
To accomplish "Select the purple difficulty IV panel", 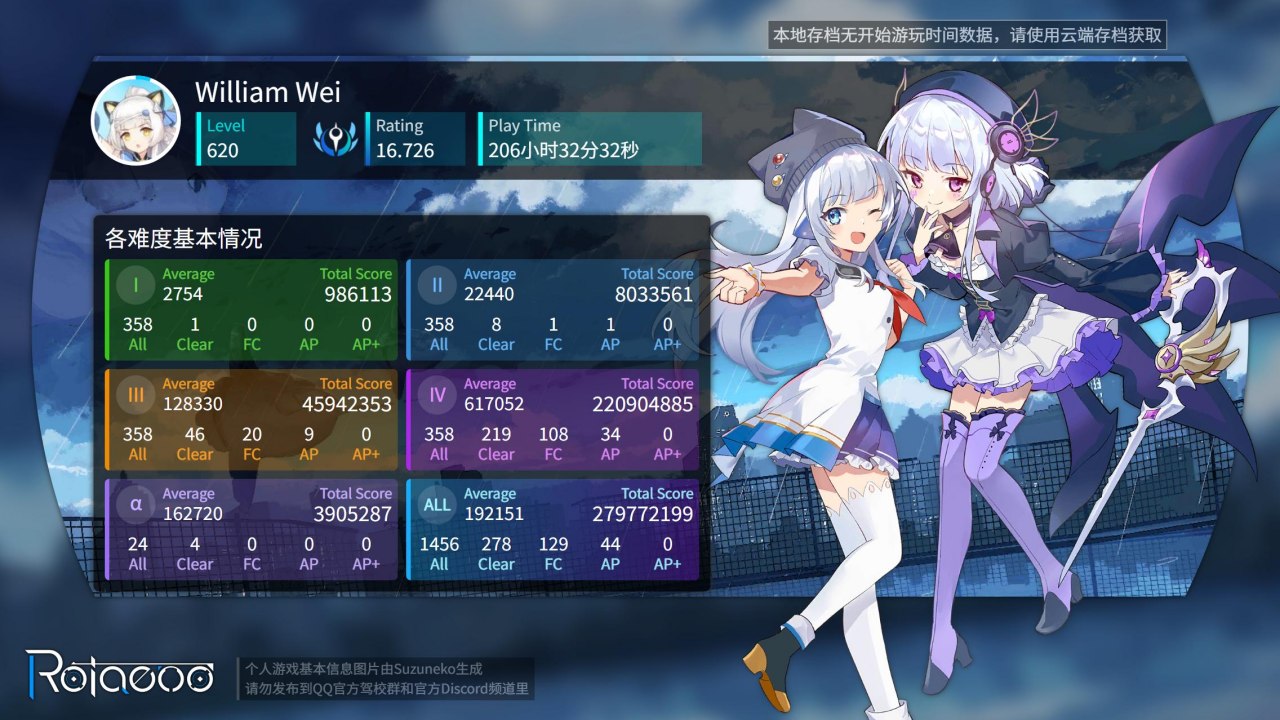I will pos(552,419).
